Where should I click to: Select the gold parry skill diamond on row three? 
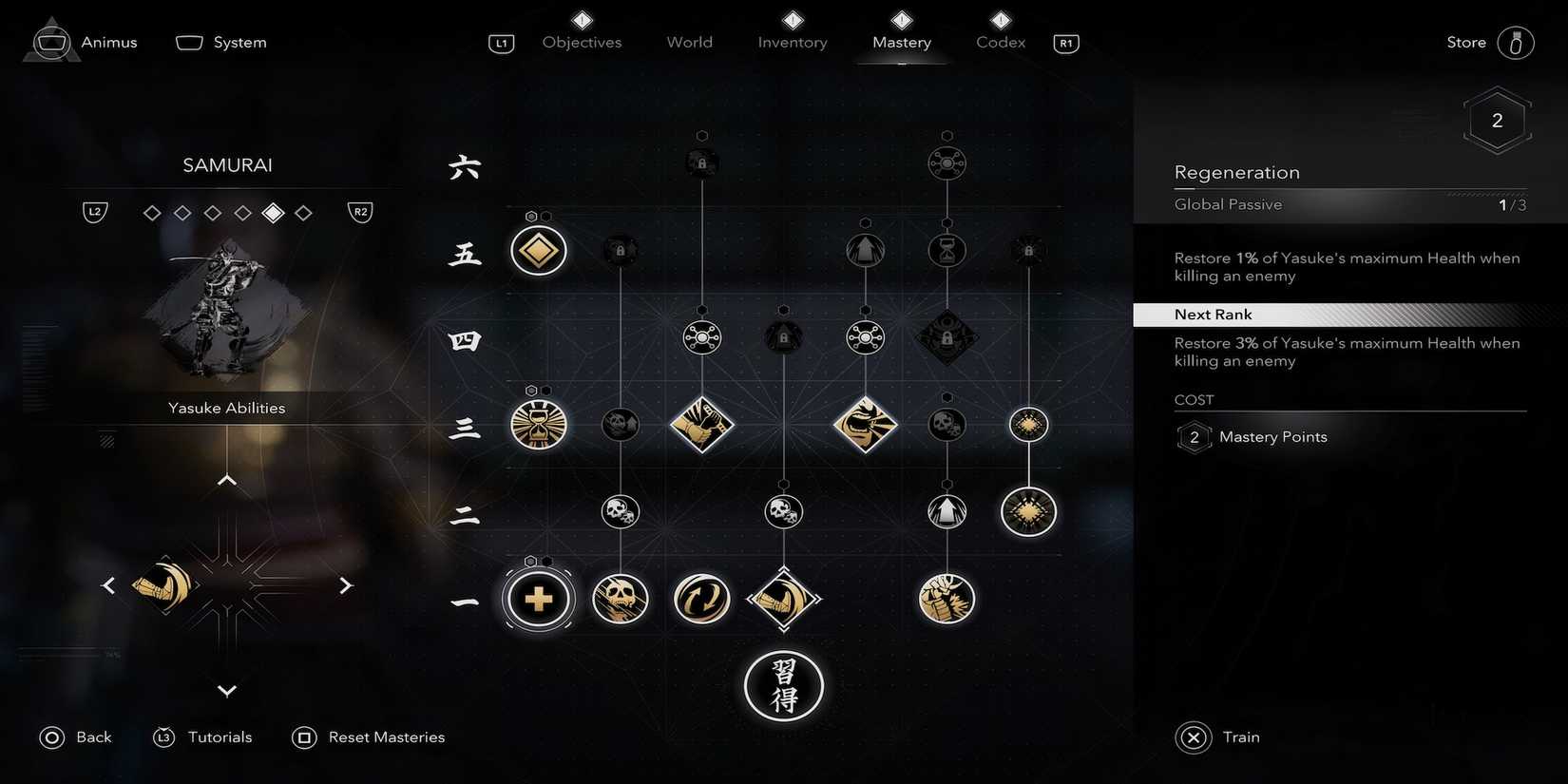point(701,425)
